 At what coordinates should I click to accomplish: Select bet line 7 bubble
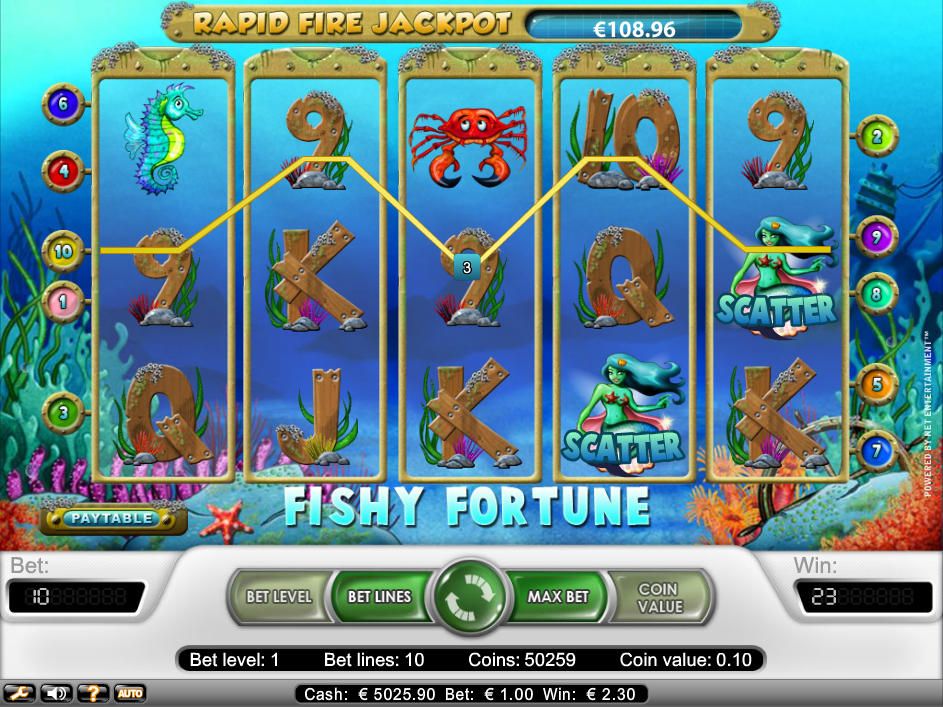click(877, 450)
